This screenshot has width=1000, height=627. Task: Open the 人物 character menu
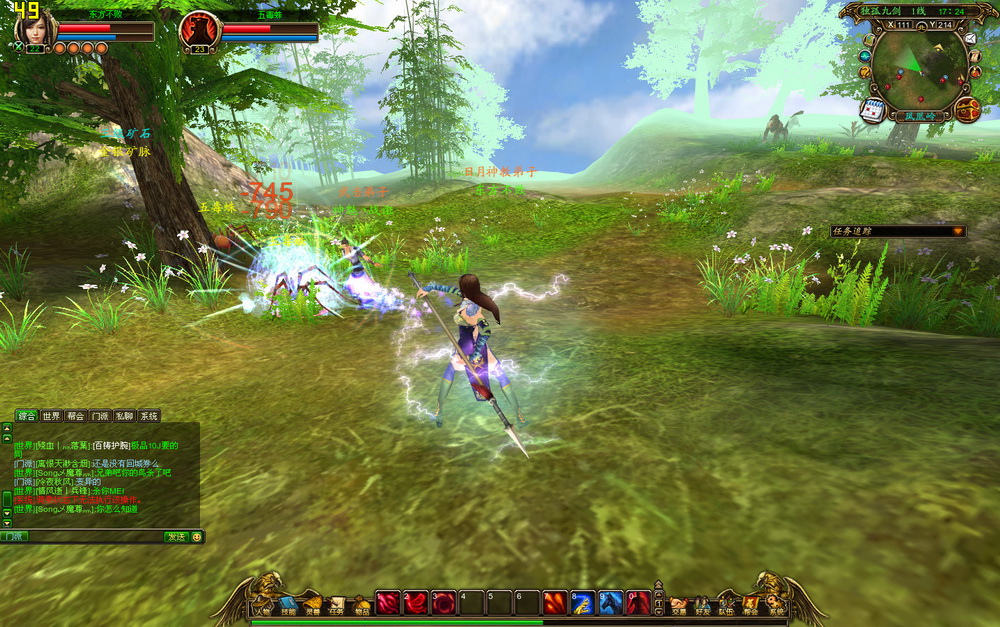click(263, 605)
